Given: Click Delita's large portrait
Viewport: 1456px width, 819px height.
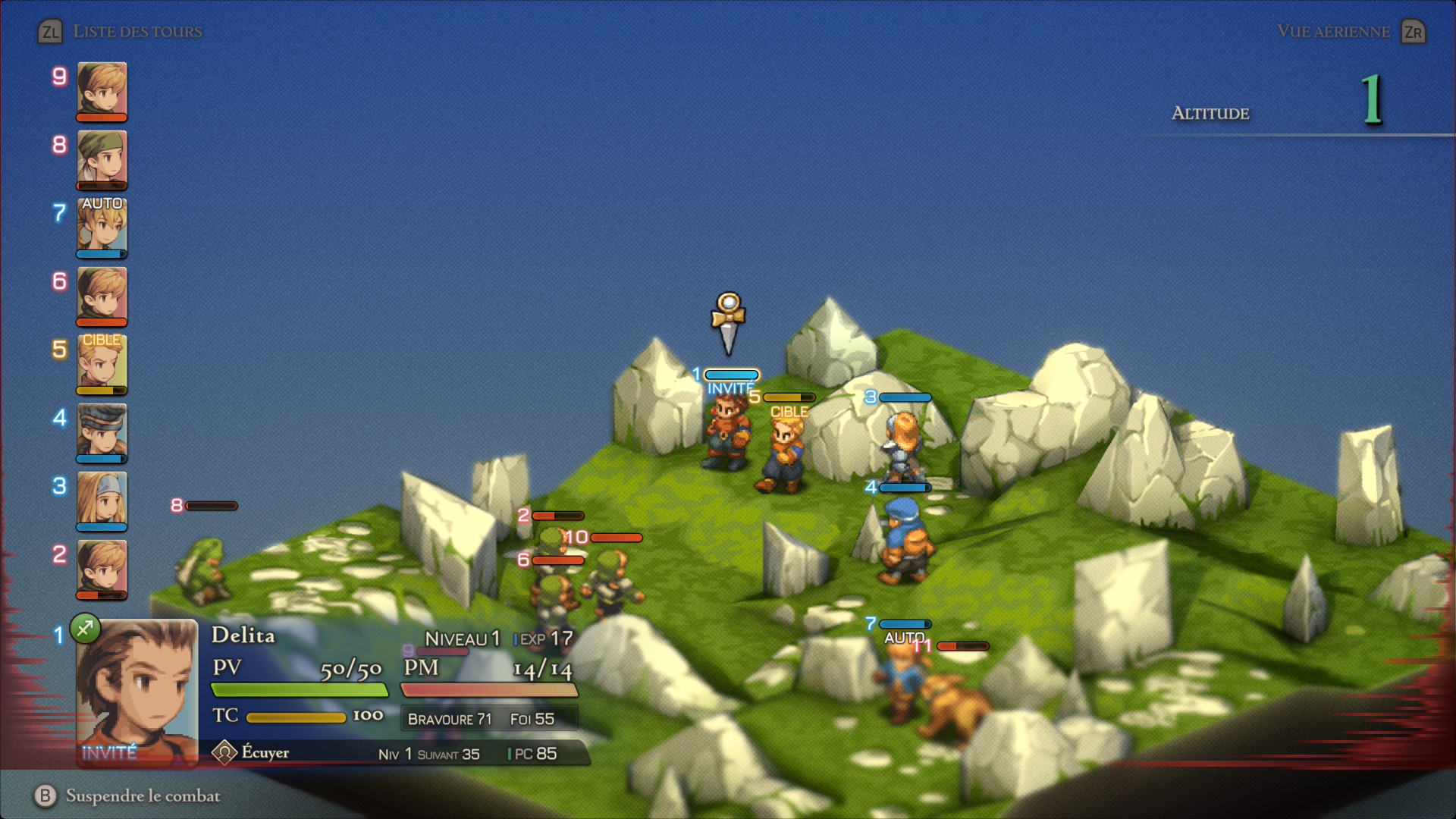Looking at the screenshot, I should (136, 692).
